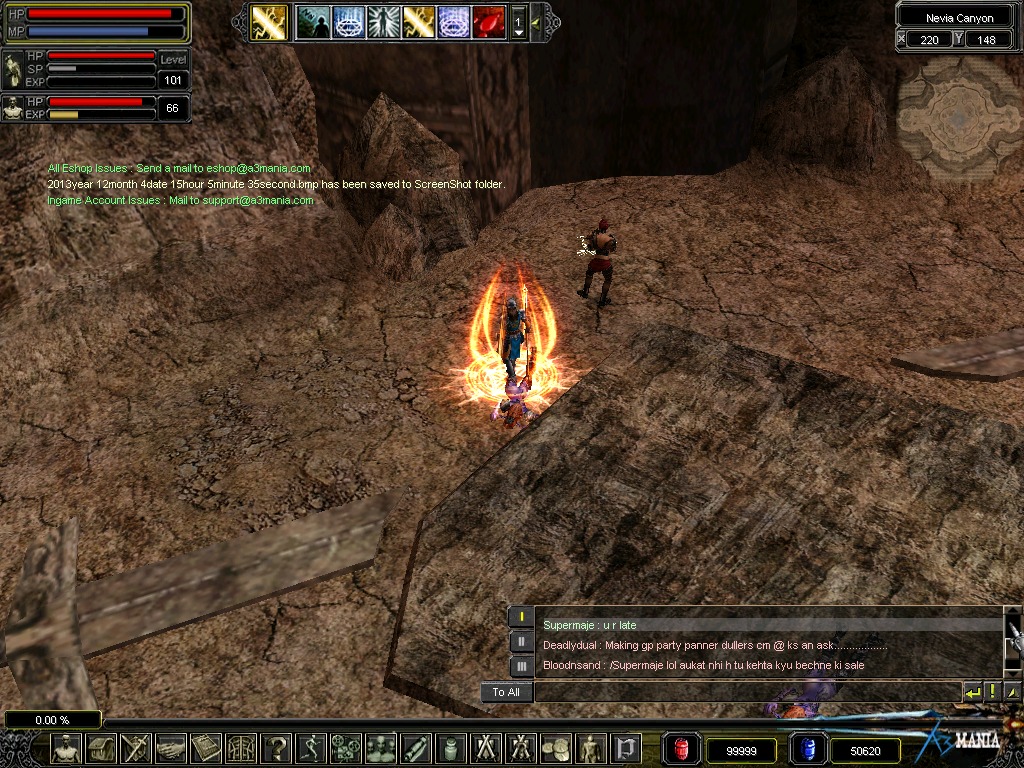The image size is (1024, 768).
Task: Use the blue MP potion quick slot
Action: 805,749
